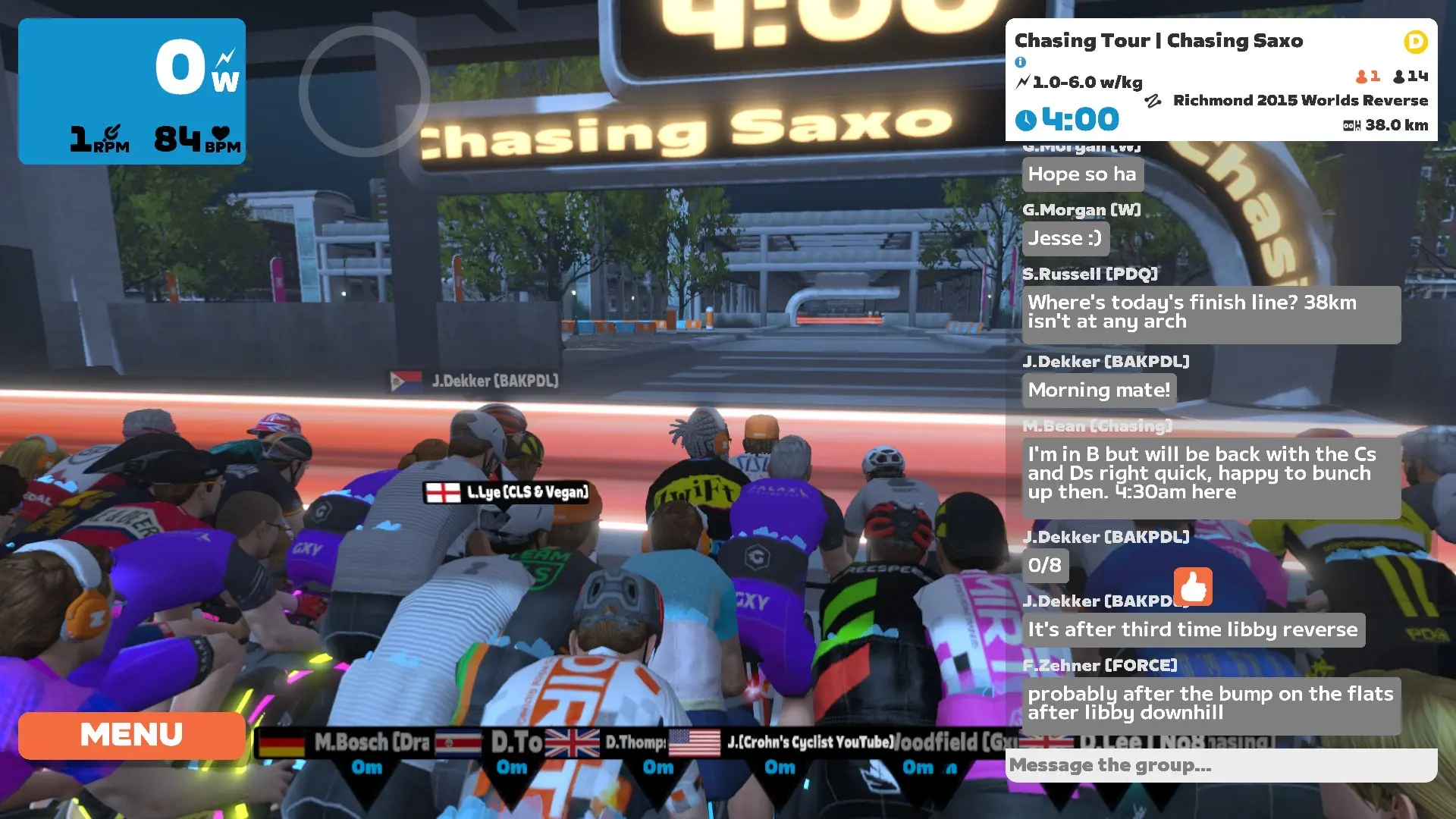This screenshot has width=1456, height=819.
Task: Open the blue info icon under event title
Action: [x=1022, y=62]
